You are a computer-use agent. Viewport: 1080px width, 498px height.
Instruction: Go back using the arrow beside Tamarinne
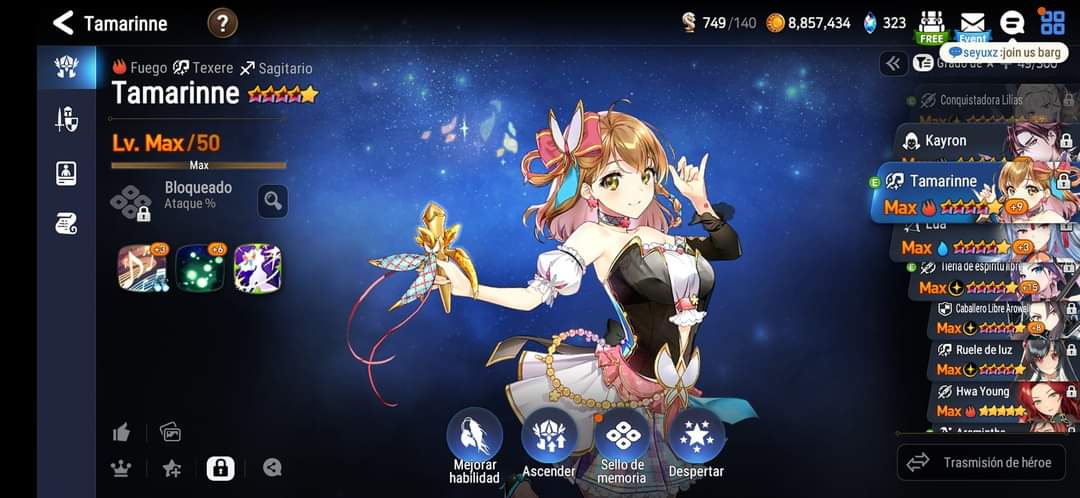coord(63,22)
